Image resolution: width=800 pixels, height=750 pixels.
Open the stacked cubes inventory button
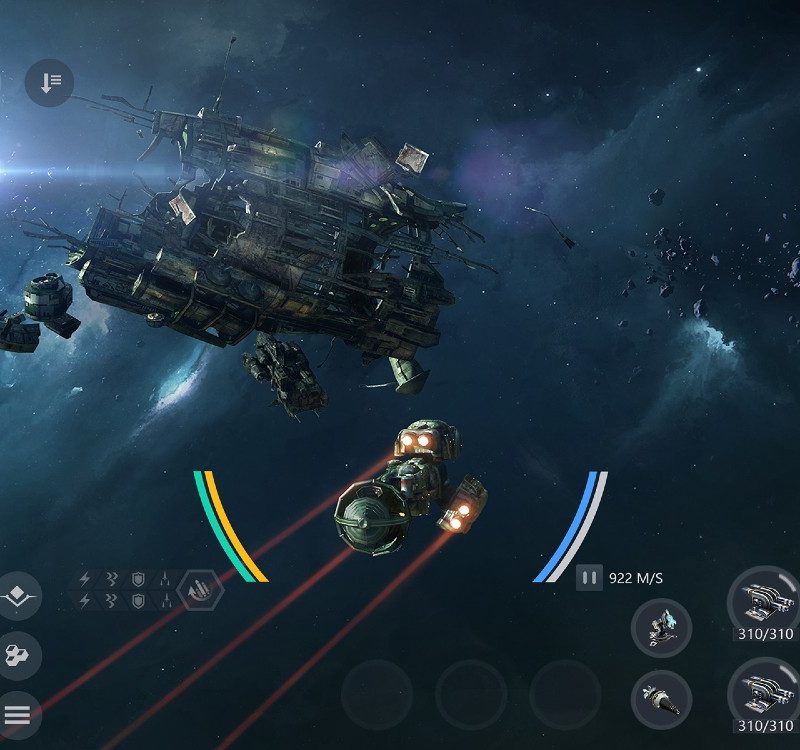coord(17,656)
